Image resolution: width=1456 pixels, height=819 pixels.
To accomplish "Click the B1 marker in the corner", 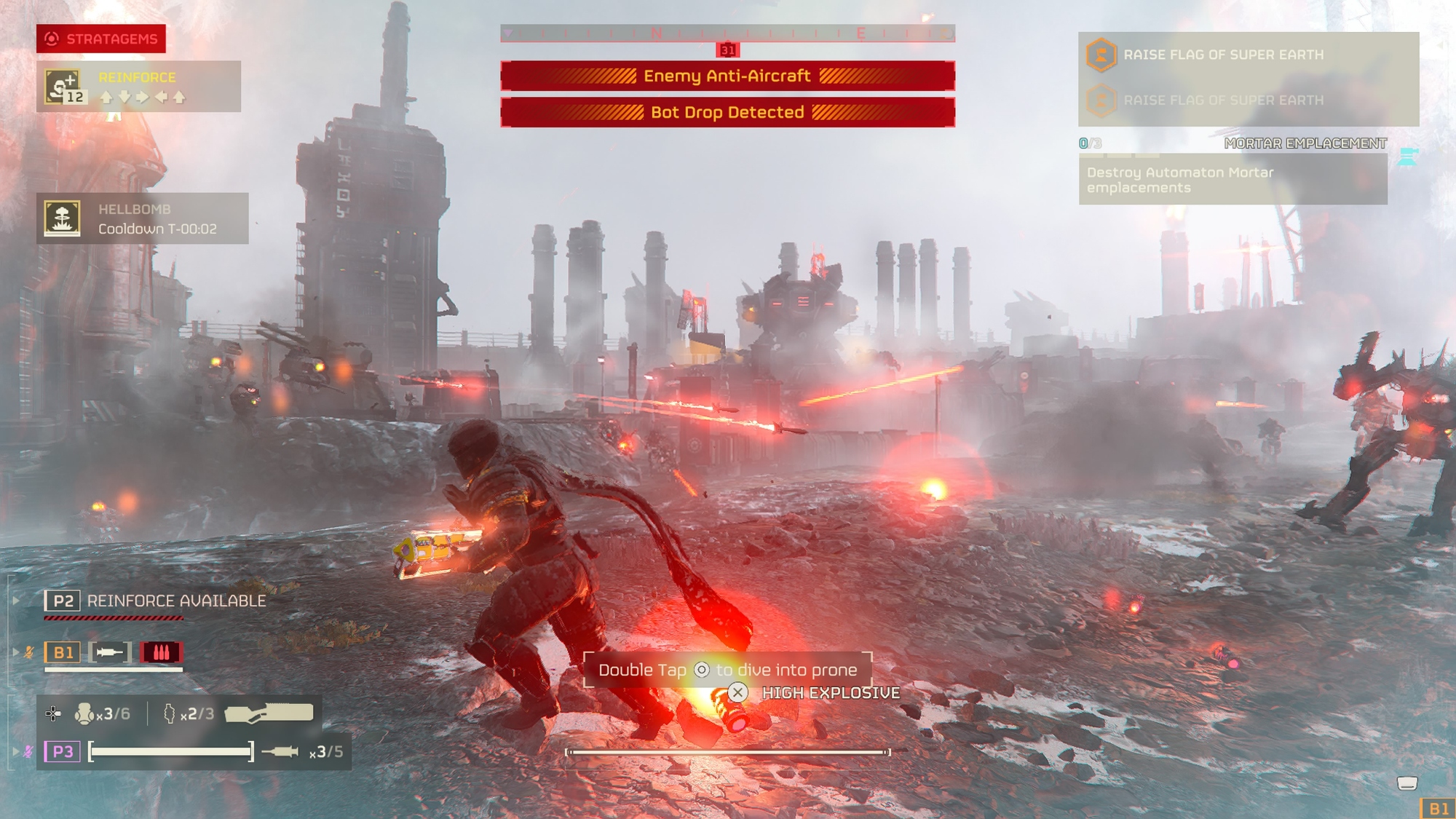I will pyautogui.click(x=1438, y=809).
